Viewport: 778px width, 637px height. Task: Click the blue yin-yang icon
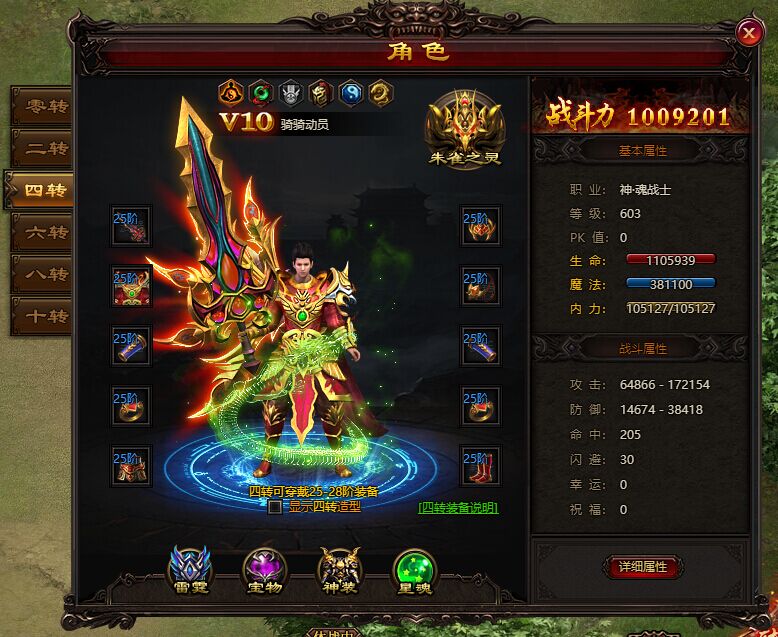click(351, 93)
